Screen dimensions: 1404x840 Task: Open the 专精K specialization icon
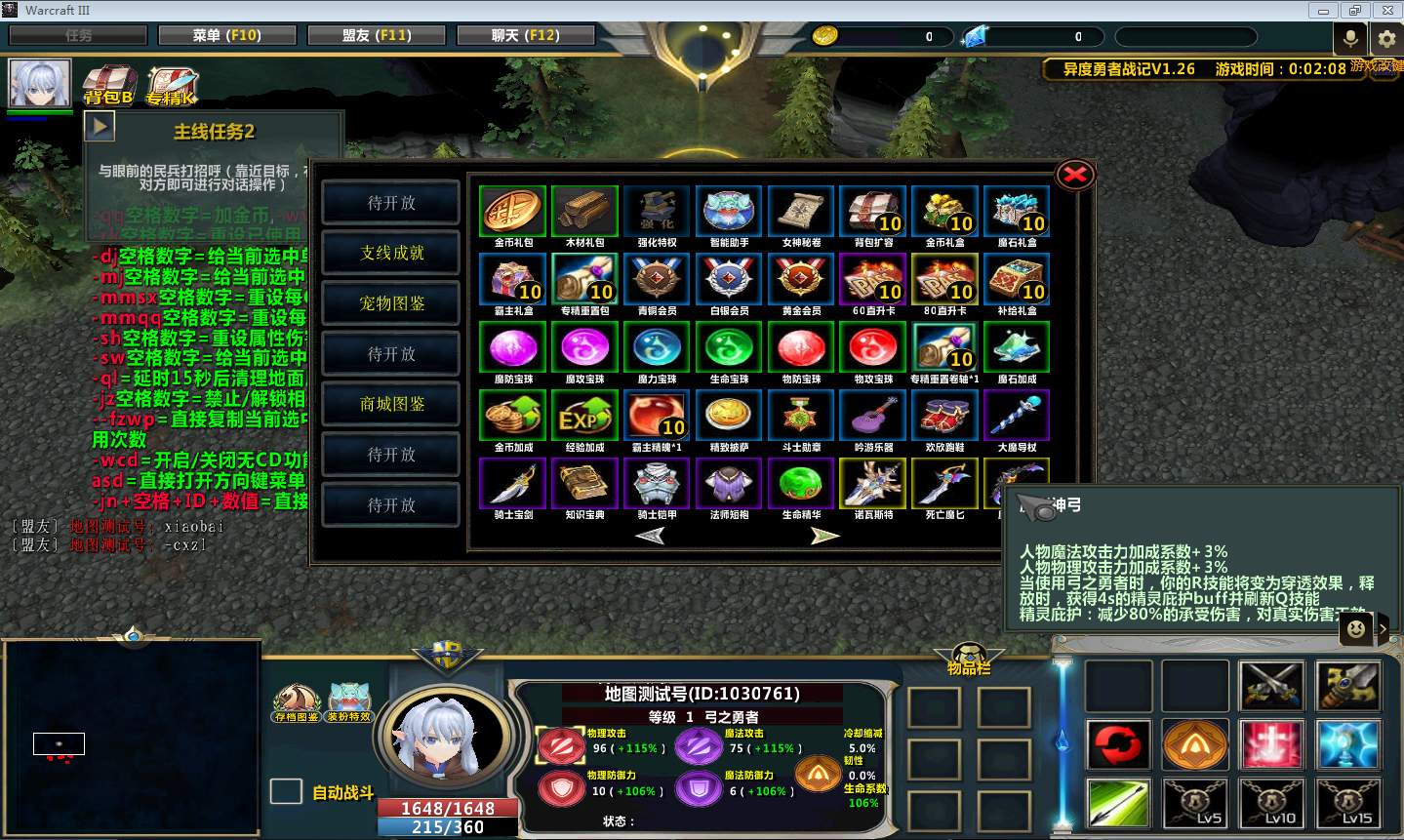(172, 85)
